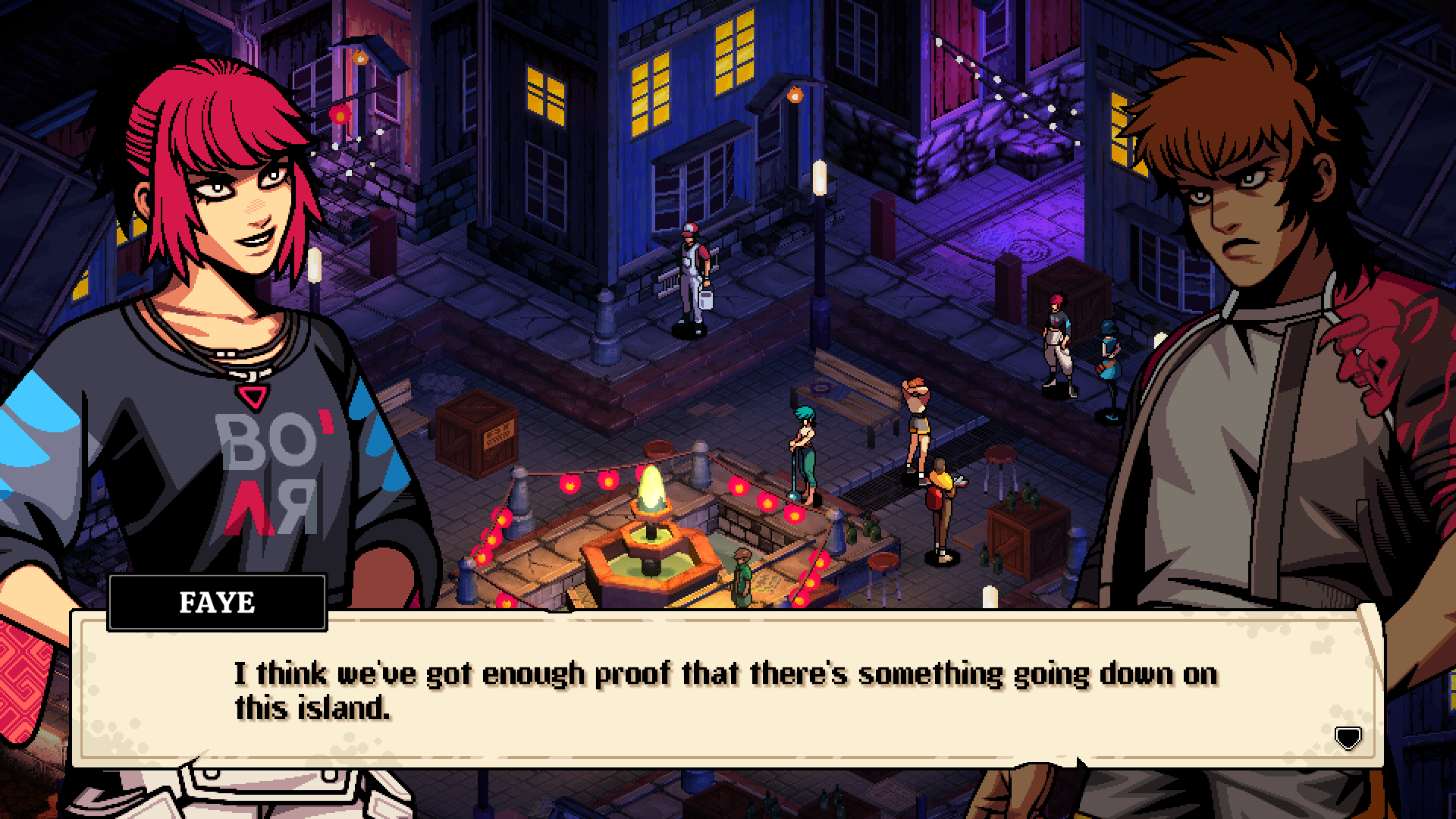Click the glowing fountain in the plaza center

[x=654, y=531]
